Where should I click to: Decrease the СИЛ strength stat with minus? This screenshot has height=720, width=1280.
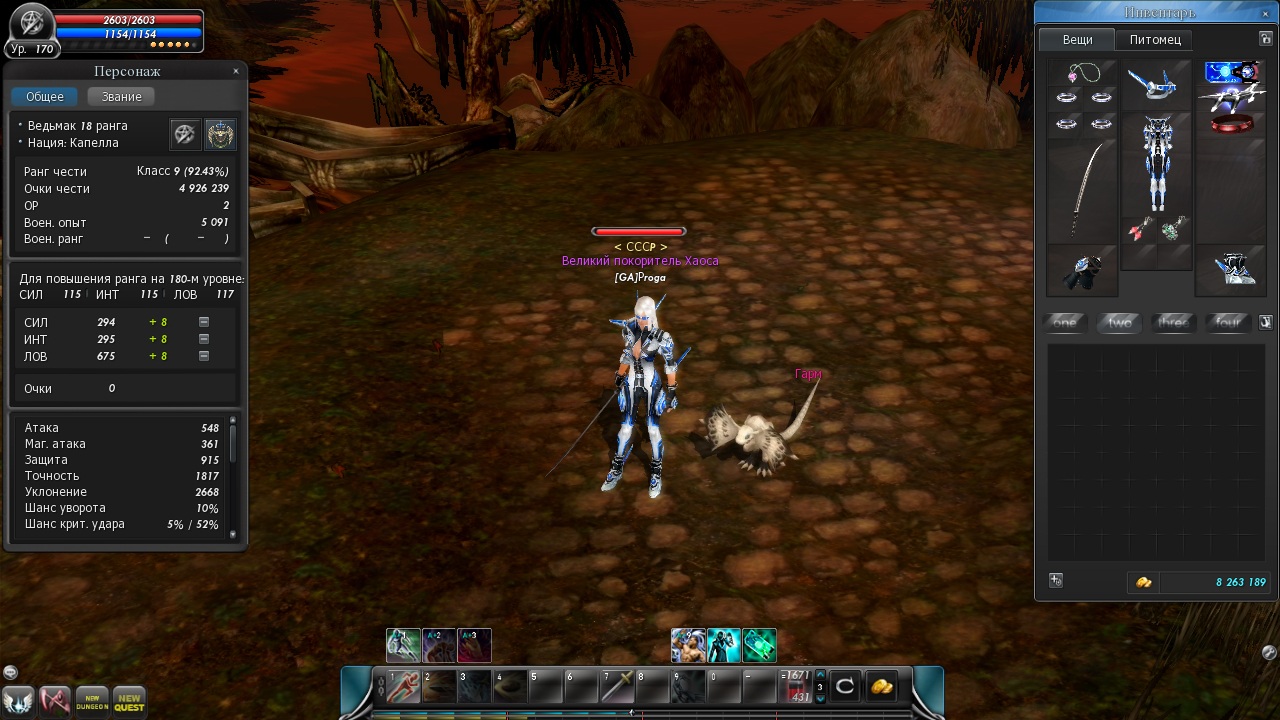(x=204, y=322)
